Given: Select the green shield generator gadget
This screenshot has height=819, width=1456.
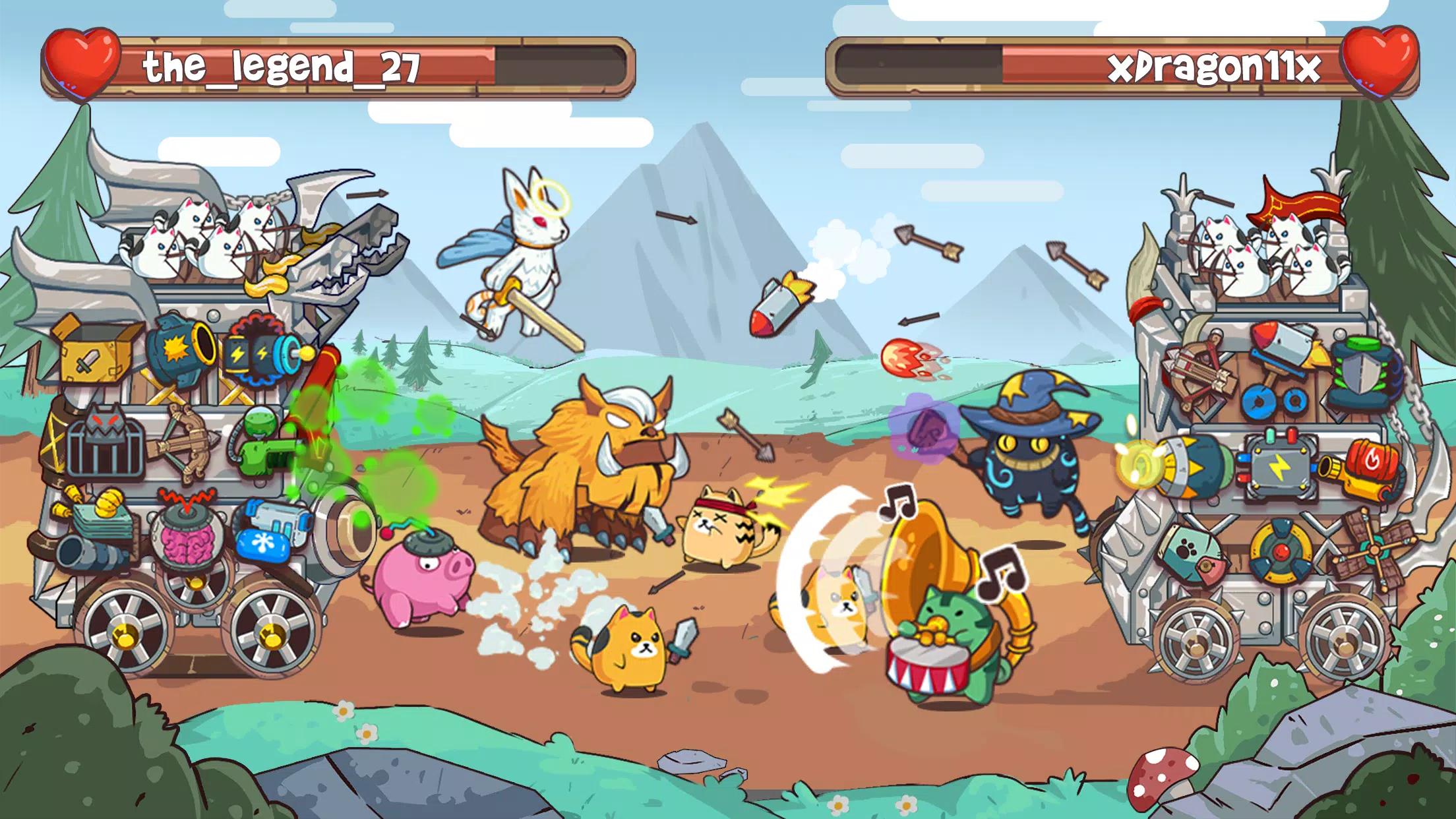Looking at the screenshot, I should coord(1363,368).
